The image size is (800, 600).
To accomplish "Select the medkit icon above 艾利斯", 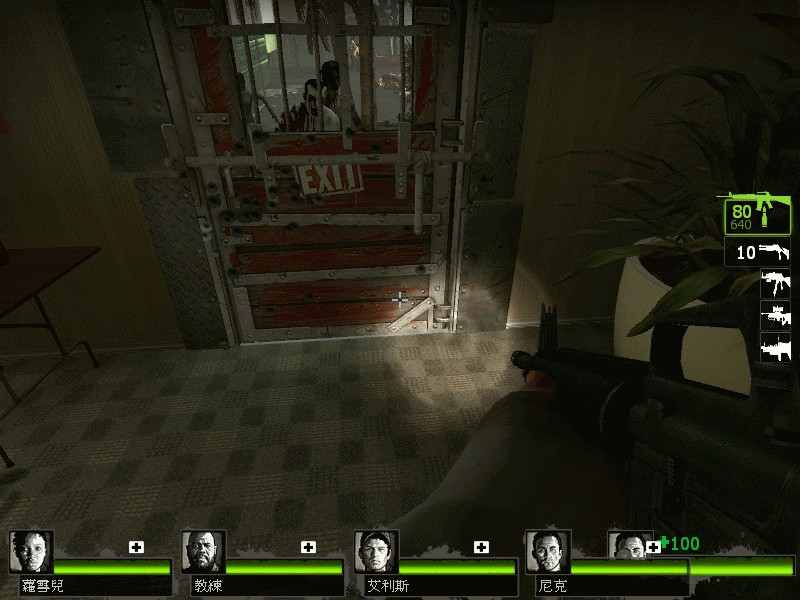I will click(481, 547).
